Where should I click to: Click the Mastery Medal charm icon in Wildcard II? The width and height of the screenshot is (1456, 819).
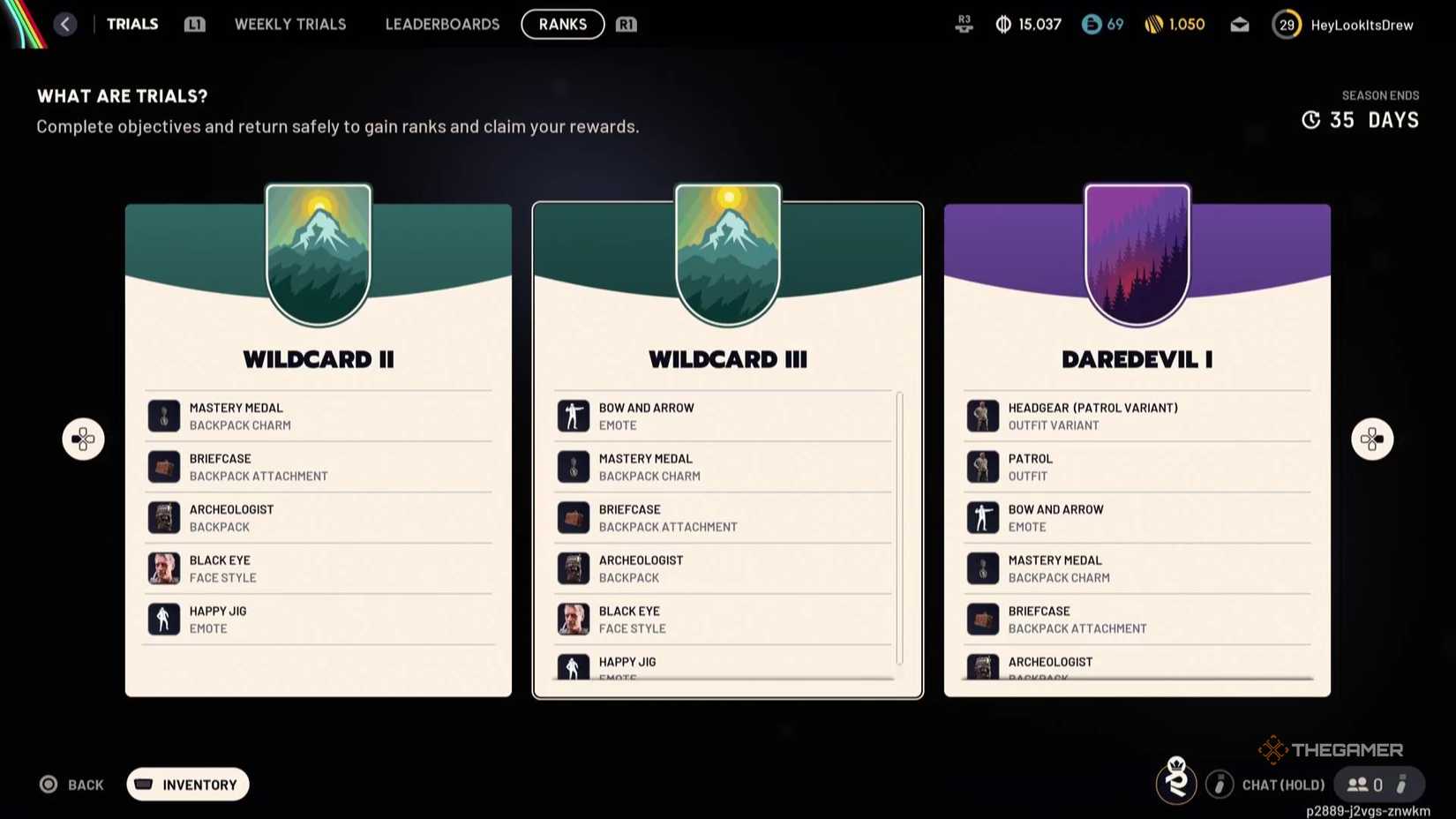point(163,415)
